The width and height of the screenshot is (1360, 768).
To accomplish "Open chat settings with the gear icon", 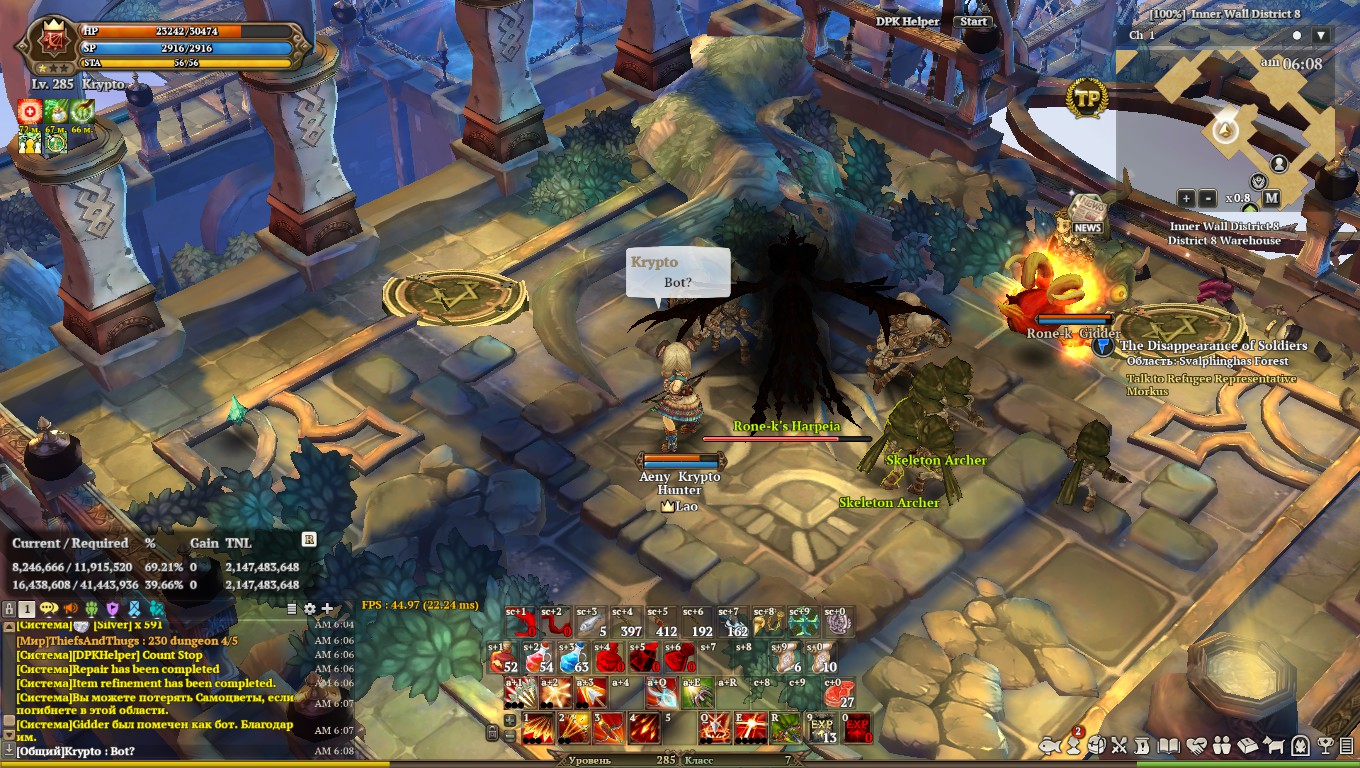I will (309, 608).
